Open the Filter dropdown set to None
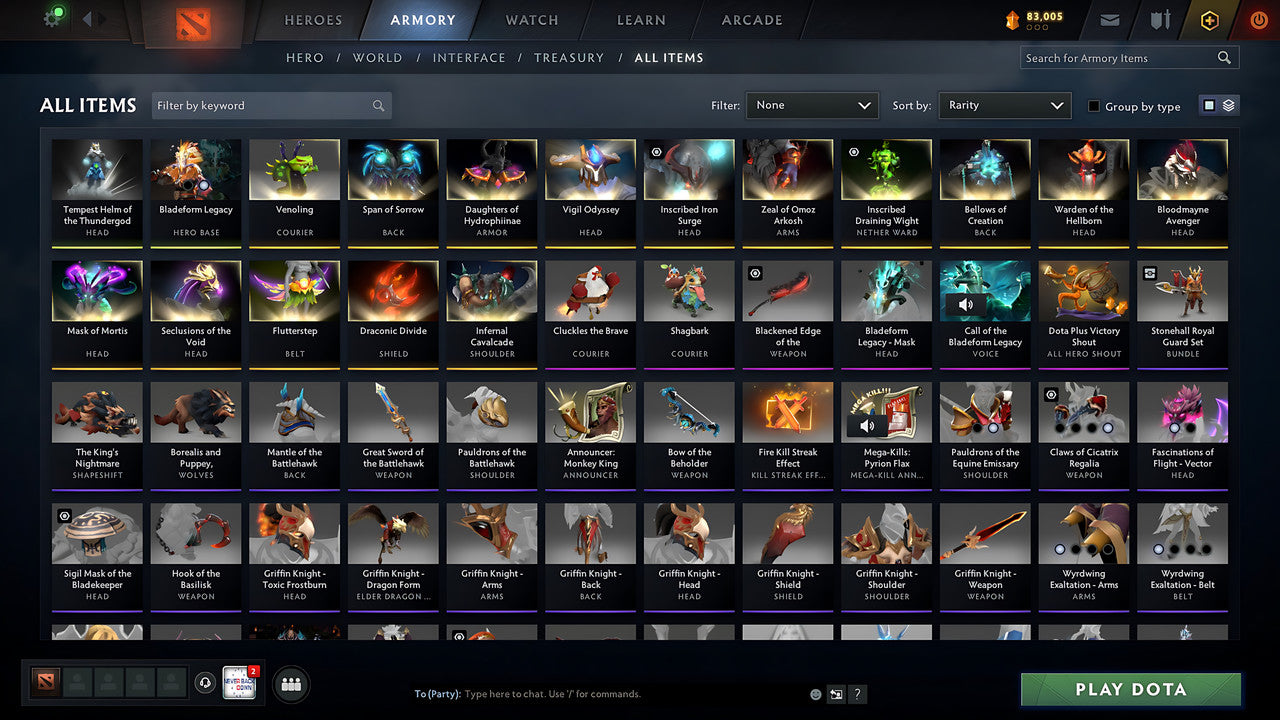Image resolution: width=1280 pixels, height=720 pixels. (811, 105)
